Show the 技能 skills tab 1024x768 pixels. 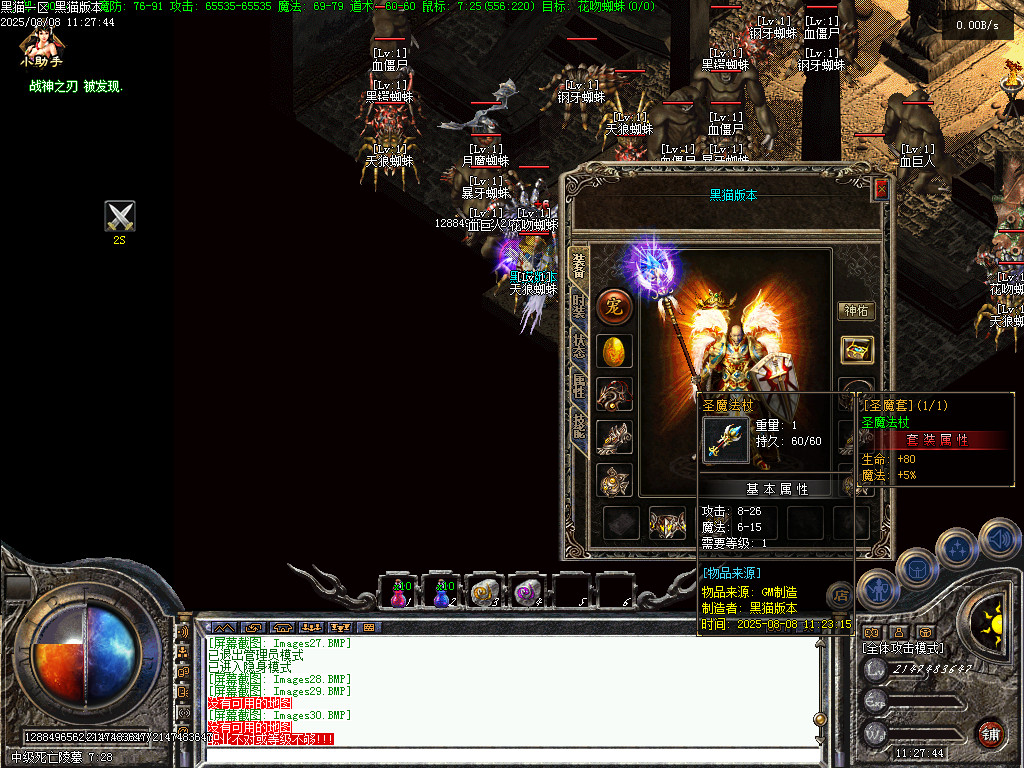[x=579, y=425]
